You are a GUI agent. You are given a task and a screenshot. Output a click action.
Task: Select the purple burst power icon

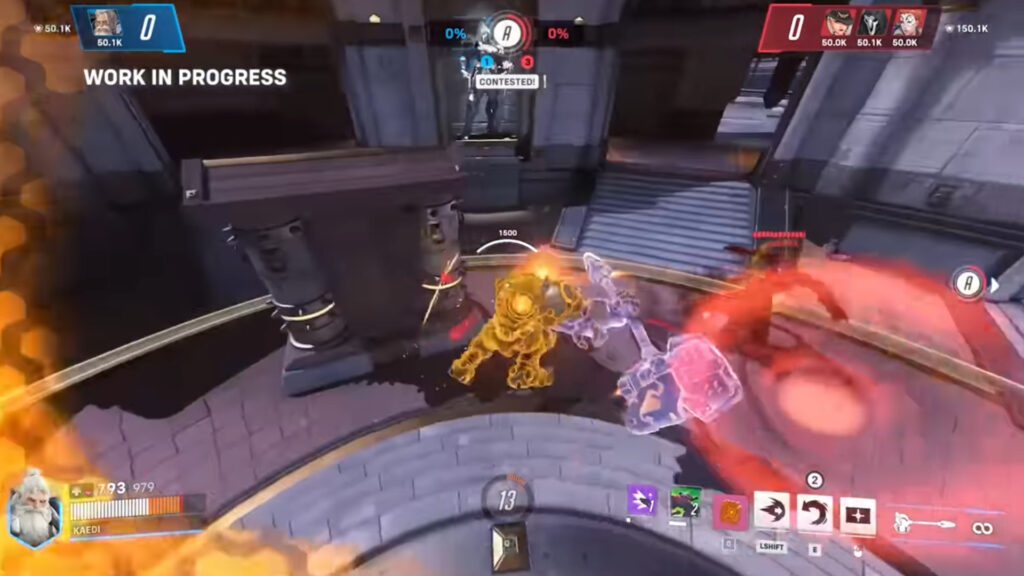pyautogui.click(x=641, y=500)
